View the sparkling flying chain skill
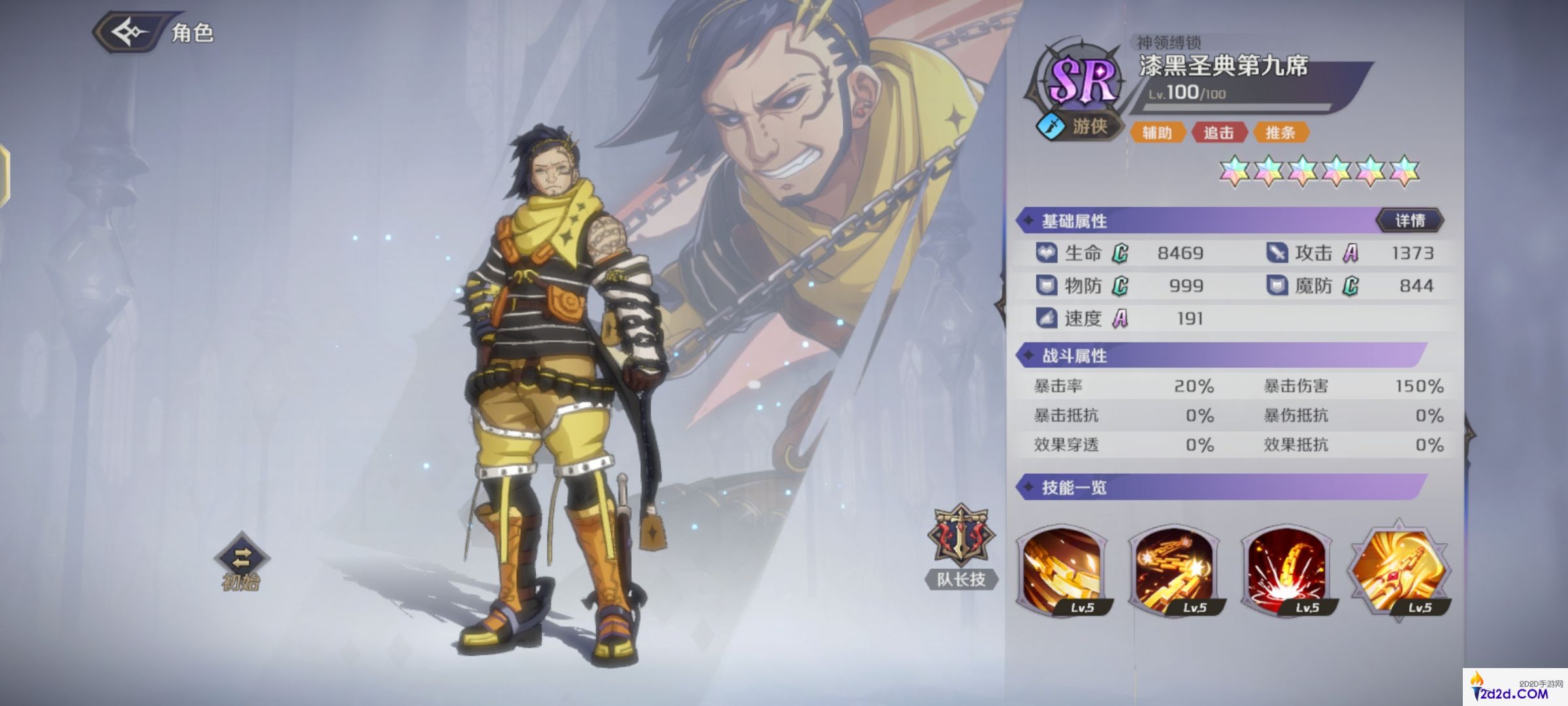1568x706 pixels. coord(1175,570)
